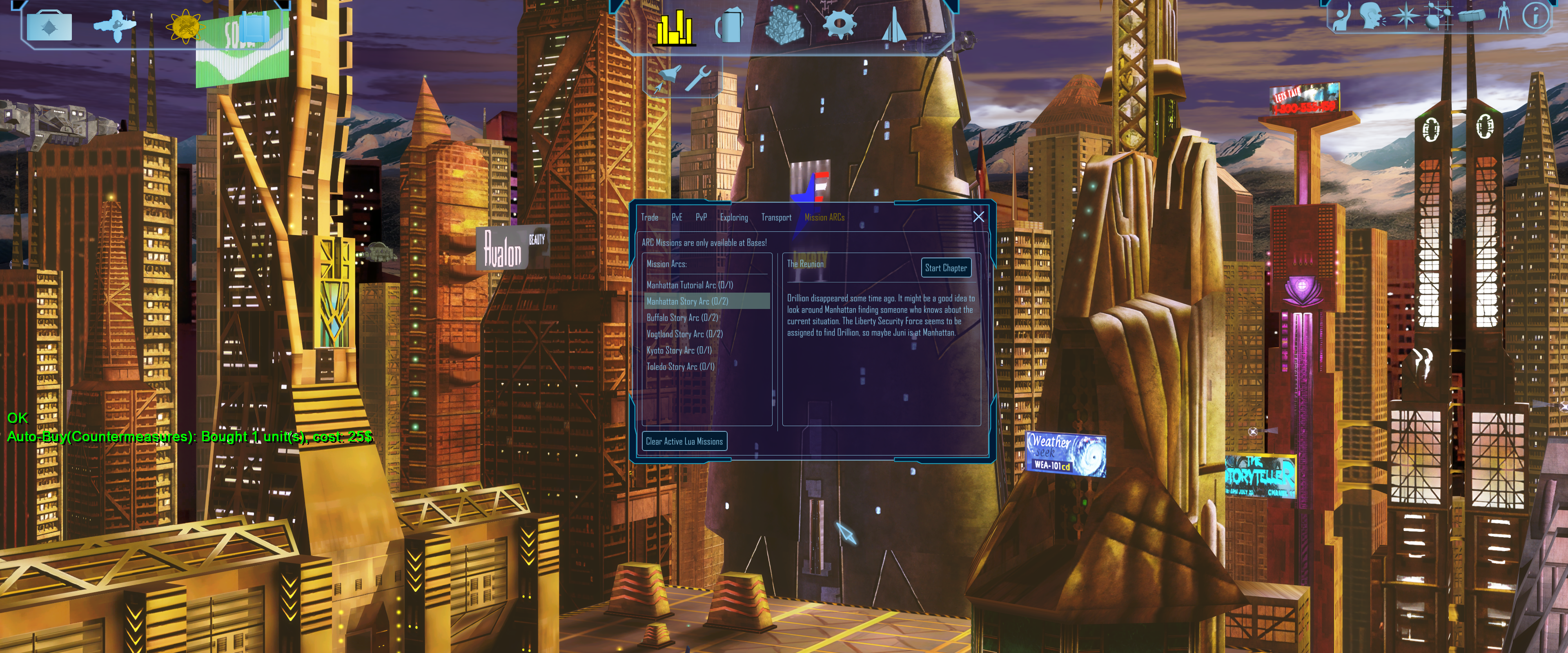Switch to the Trade tab
The width and height of the screenshot is (1568, 653).
(x=649, y=217)
